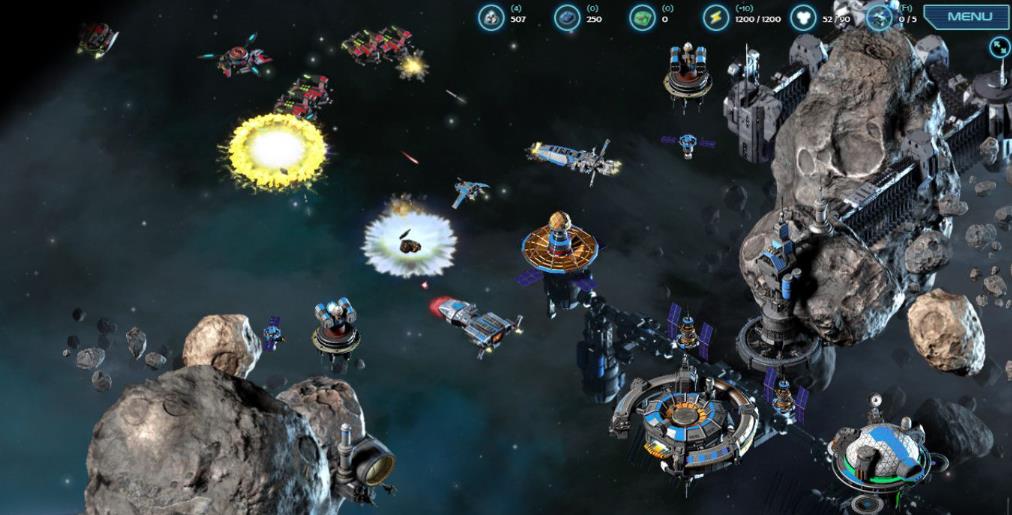Click the blue ore resource icon
The image size is (1012, 515).
point(566,17)
